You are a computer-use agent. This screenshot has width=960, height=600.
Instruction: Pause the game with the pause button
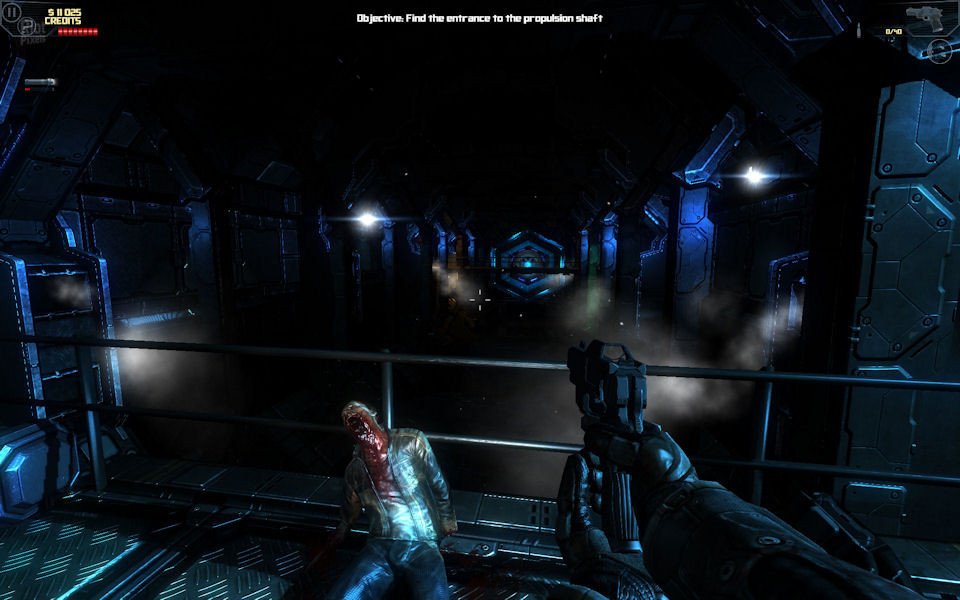point(12,12)
